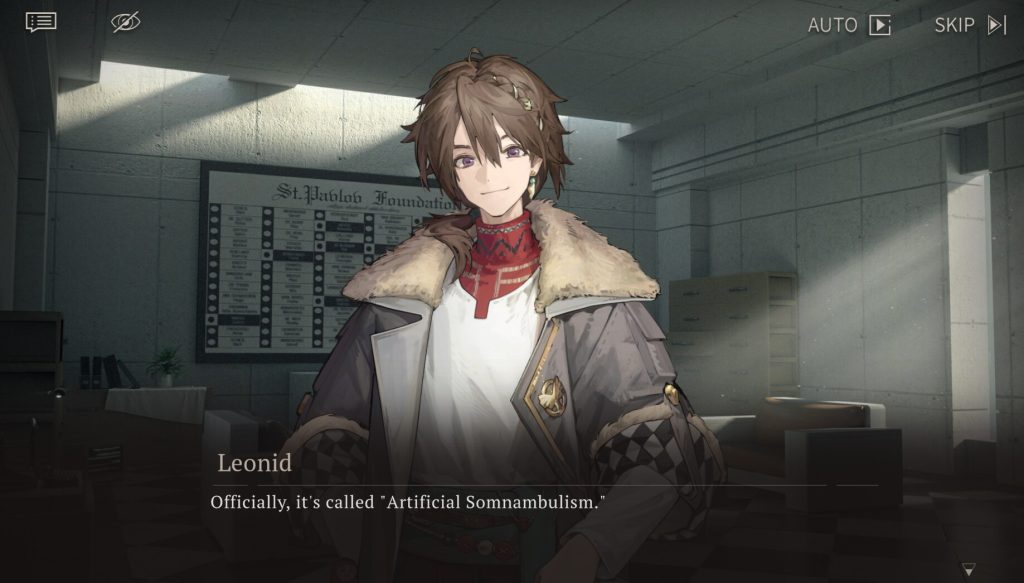Open the dialogue log icon

[41, 22]
